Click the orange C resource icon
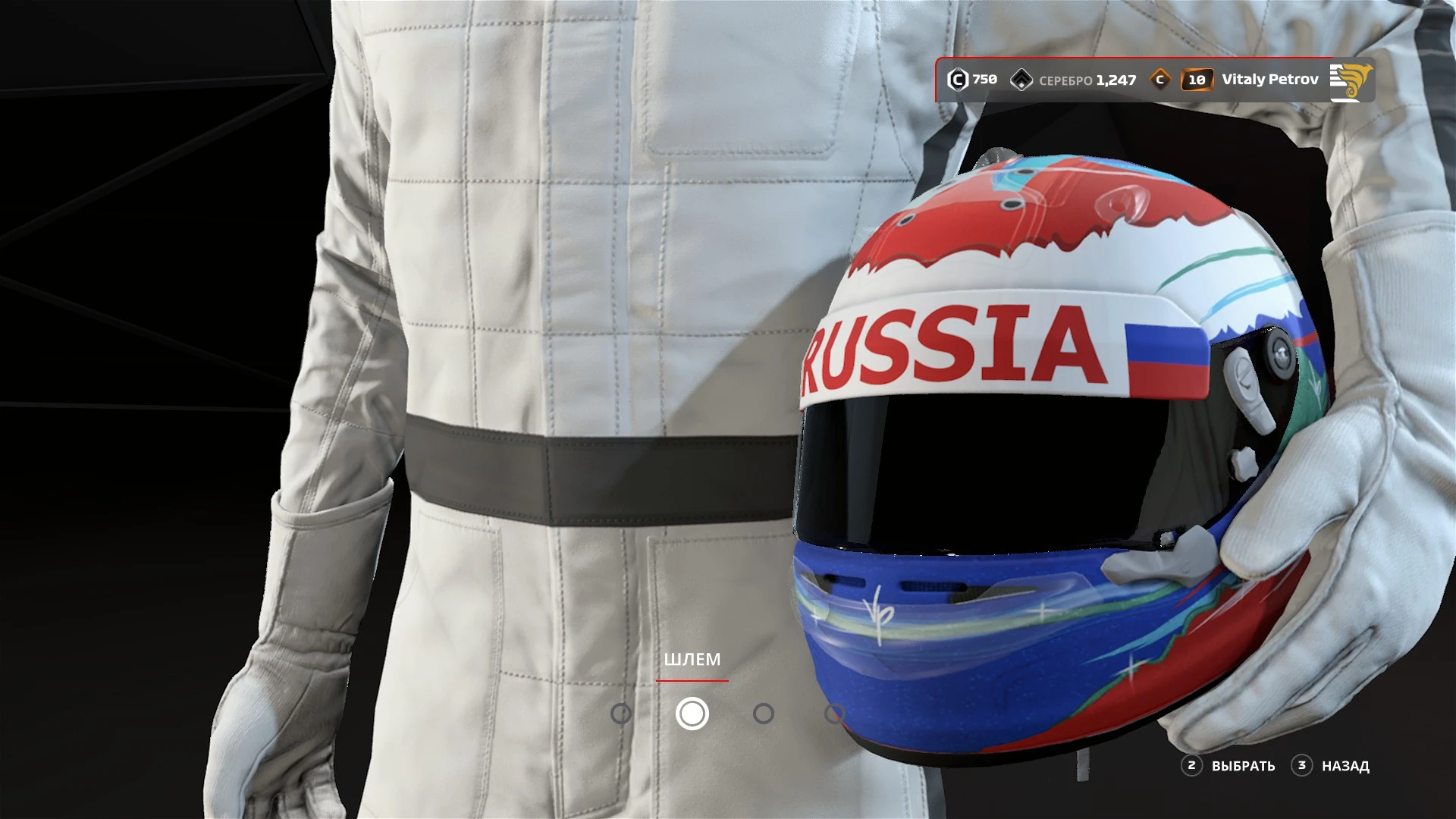The width and height of the screenshot is (1456, 819). 1159,78
